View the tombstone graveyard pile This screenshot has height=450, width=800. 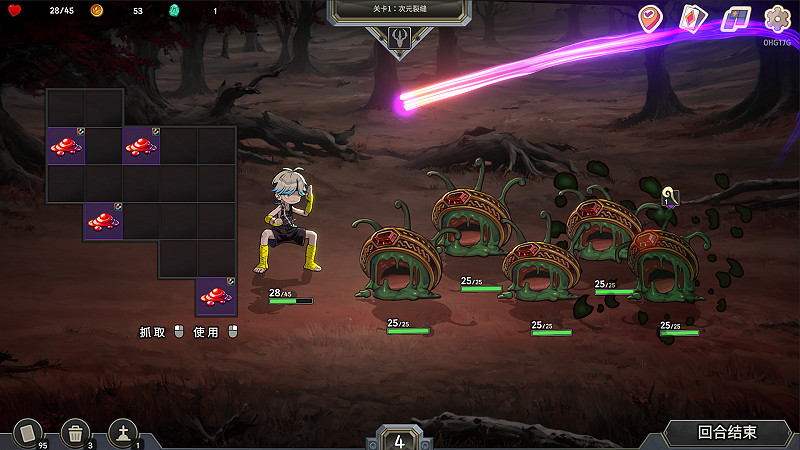pos(123,433)
